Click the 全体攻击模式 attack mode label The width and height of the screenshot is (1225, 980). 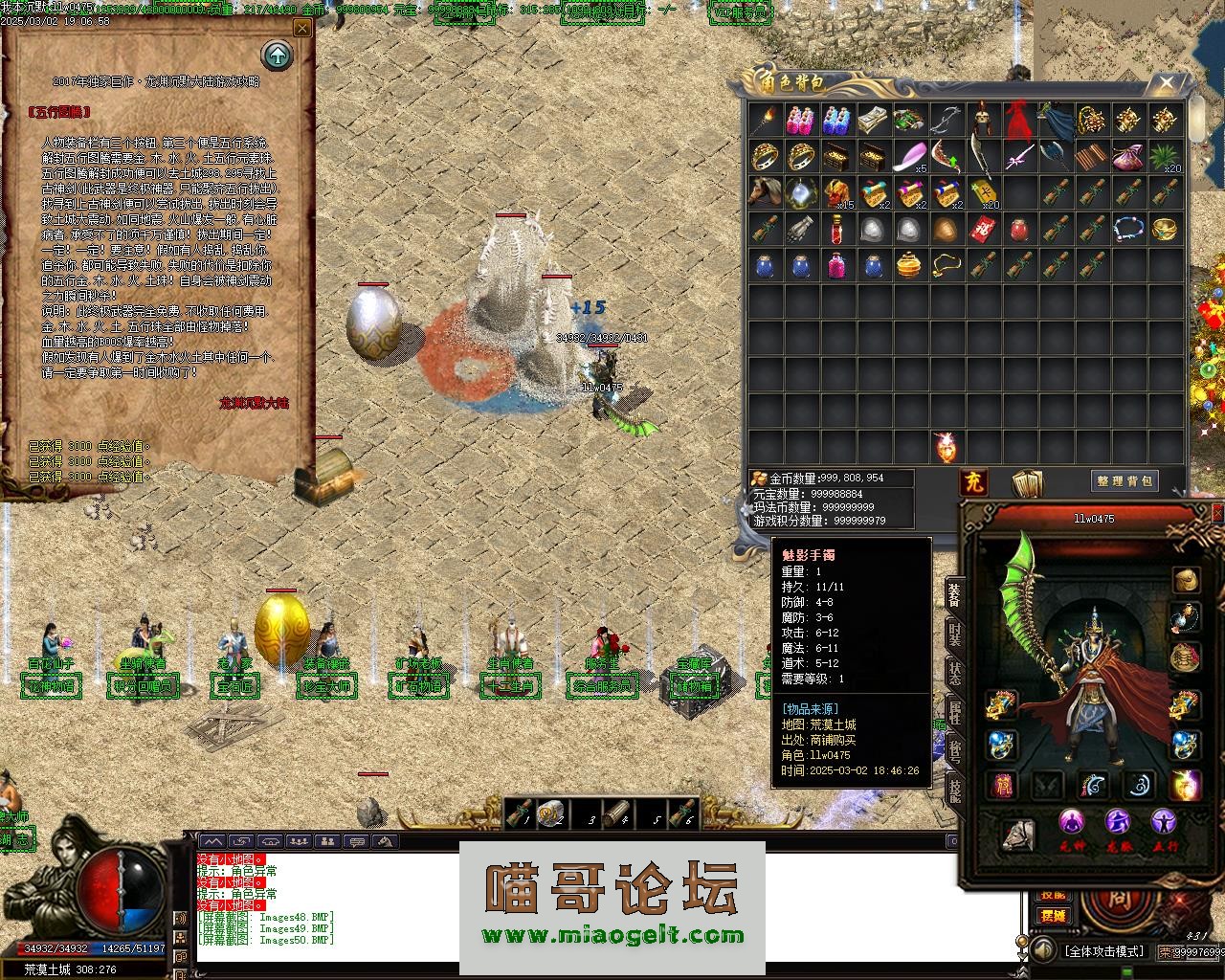1103,951
